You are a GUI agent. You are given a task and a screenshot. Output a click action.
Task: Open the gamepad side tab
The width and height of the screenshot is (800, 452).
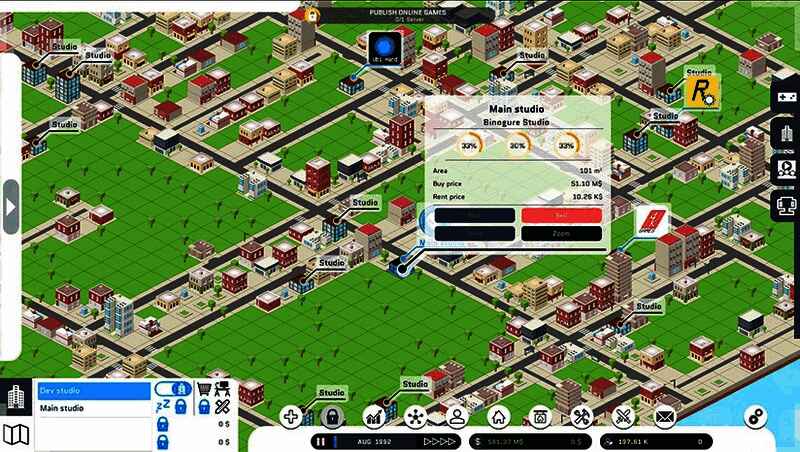[786, 98]
